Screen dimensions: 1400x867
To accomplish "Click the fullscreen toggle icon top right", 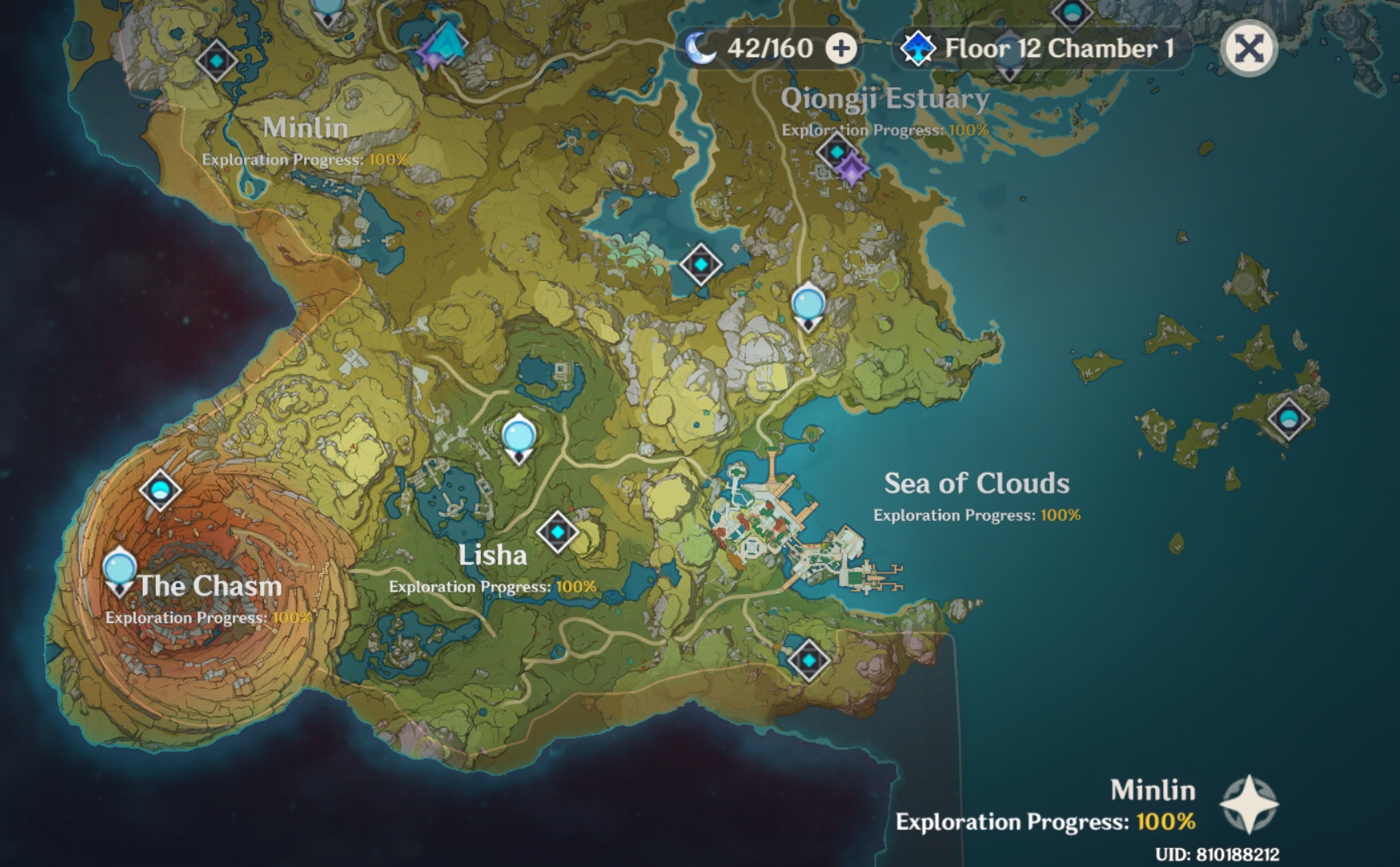I will coord(1250,48).
